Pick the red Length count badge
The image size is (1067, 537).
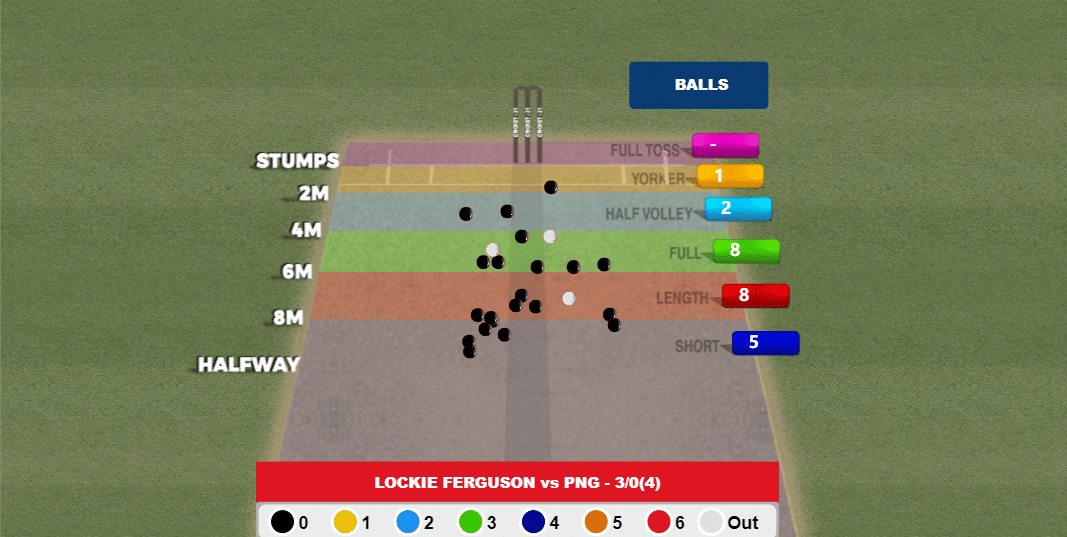755,295
